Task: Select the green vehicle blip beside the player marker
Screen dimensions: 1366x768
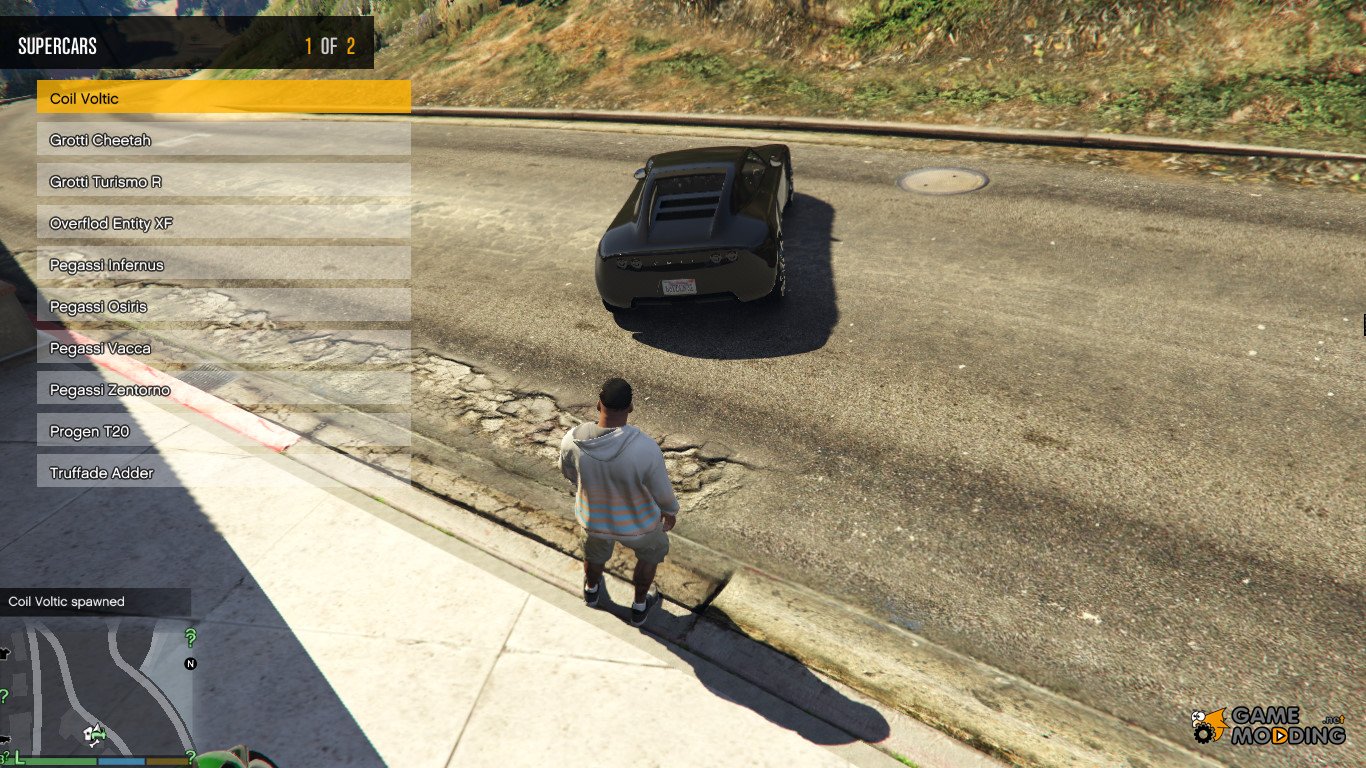Action: (101, 735)
